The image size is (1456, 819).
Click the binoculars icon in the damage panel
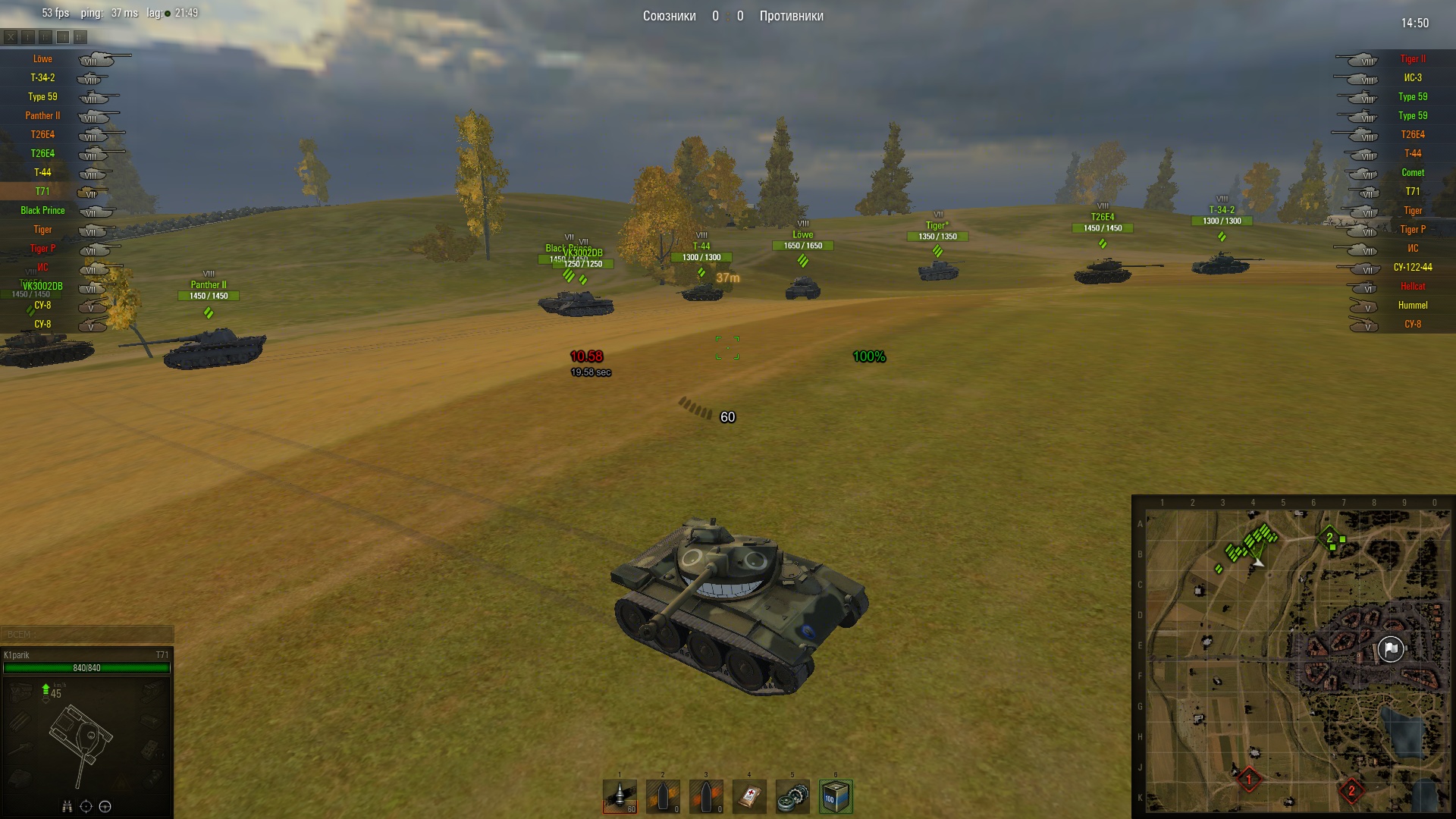coord(67,806)
